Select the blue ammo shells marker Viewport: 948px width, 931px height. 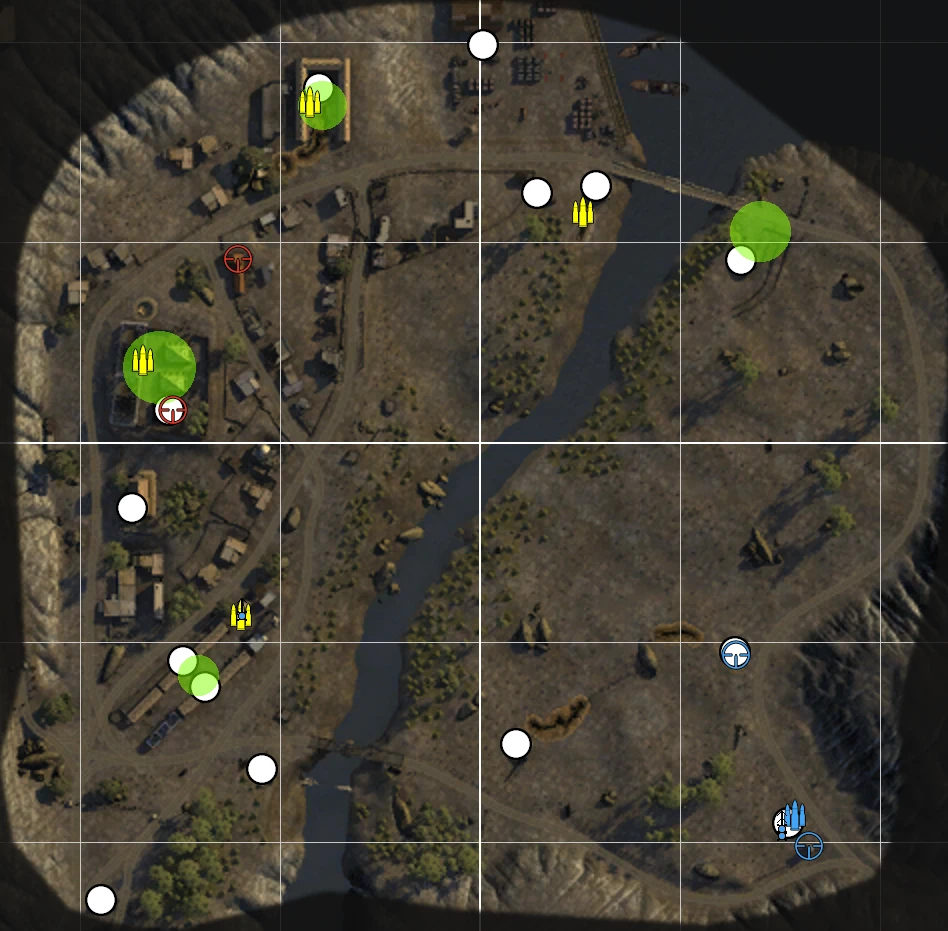coord(794,816)
